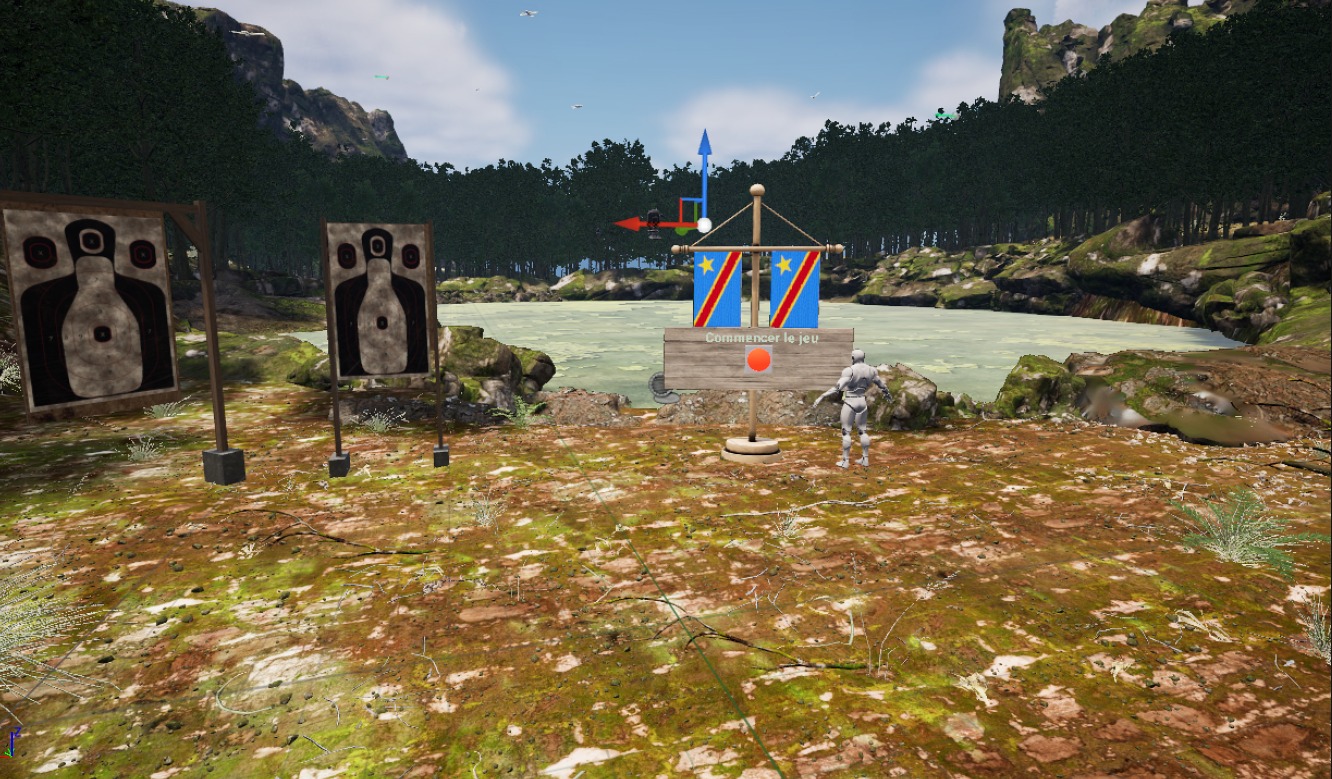Select the red horizontal gizmo arrow
This screenshot has width=1332, height=779.
click(x=634, y=224)
